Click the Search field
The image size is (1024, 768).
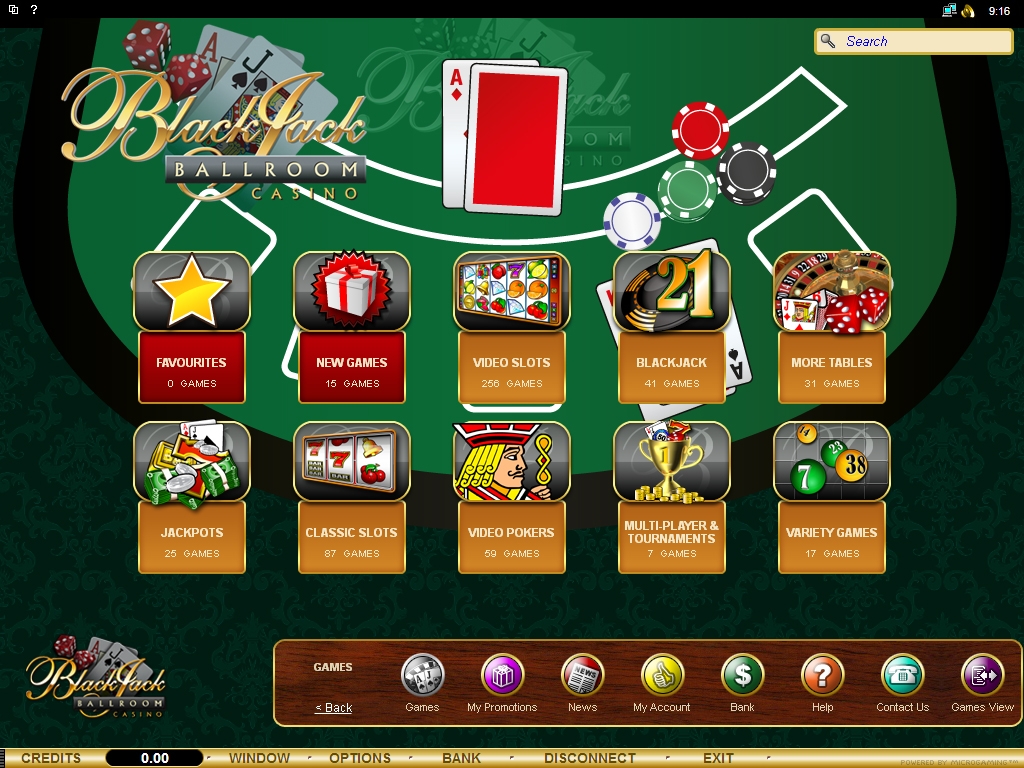point(922,41)
